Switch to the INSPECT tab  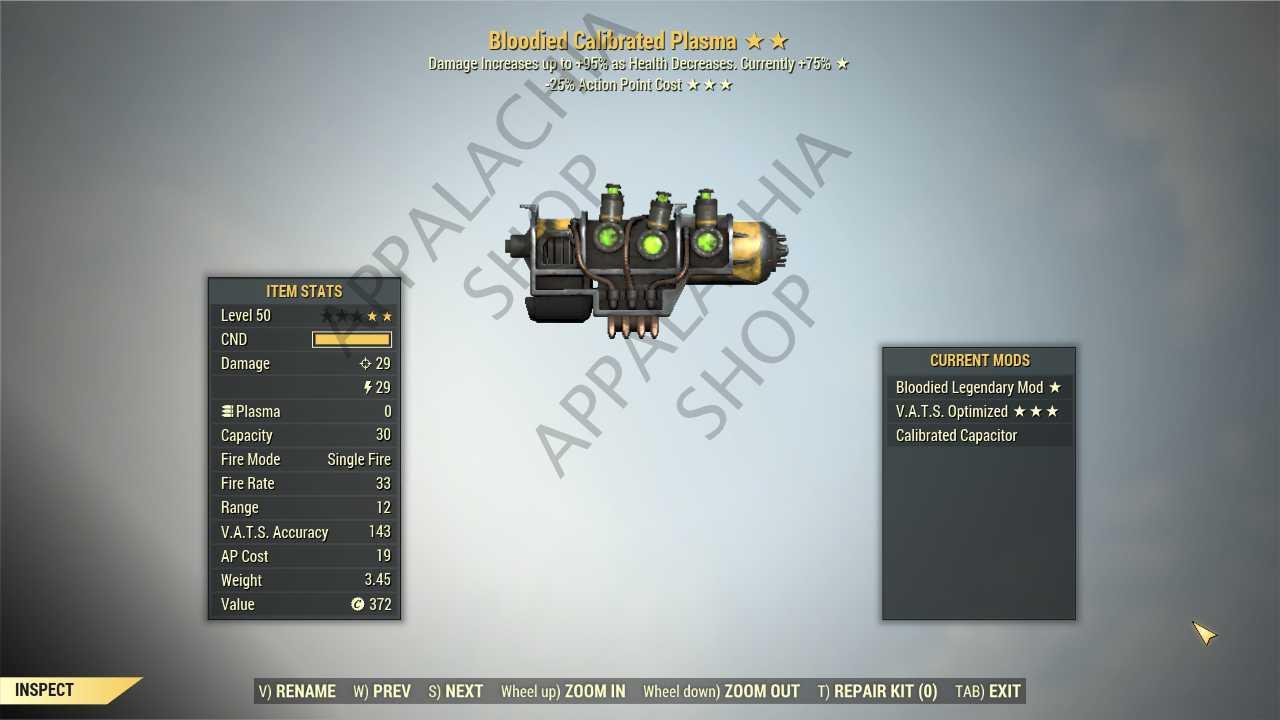[42, 689]
